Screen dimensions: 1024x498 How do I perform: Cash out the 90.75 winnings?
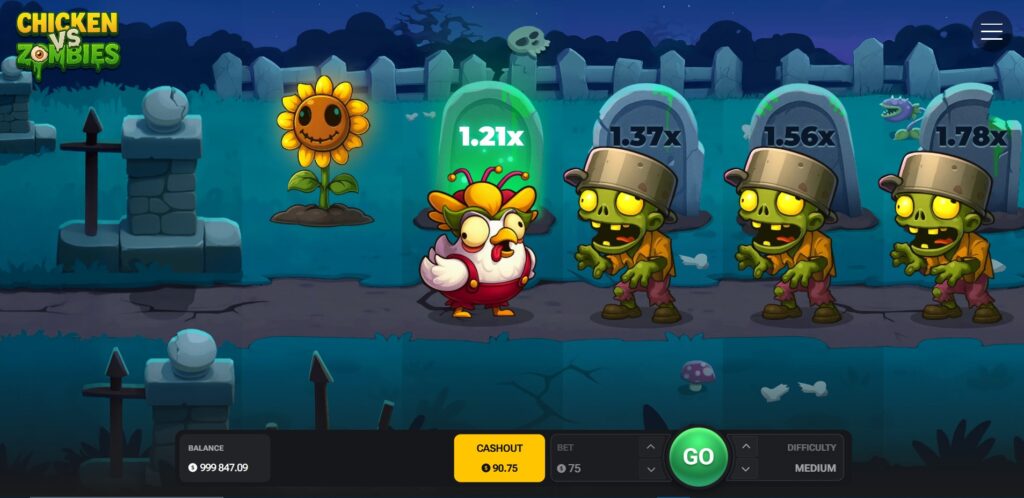click(499, 457)
